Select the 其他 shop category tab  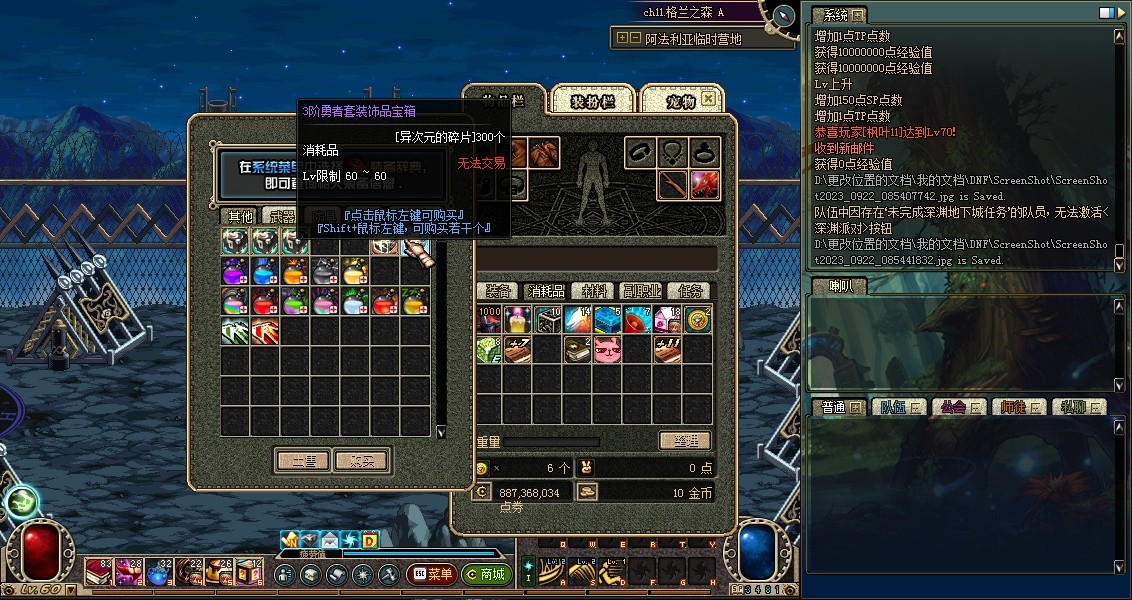[240, 216]
